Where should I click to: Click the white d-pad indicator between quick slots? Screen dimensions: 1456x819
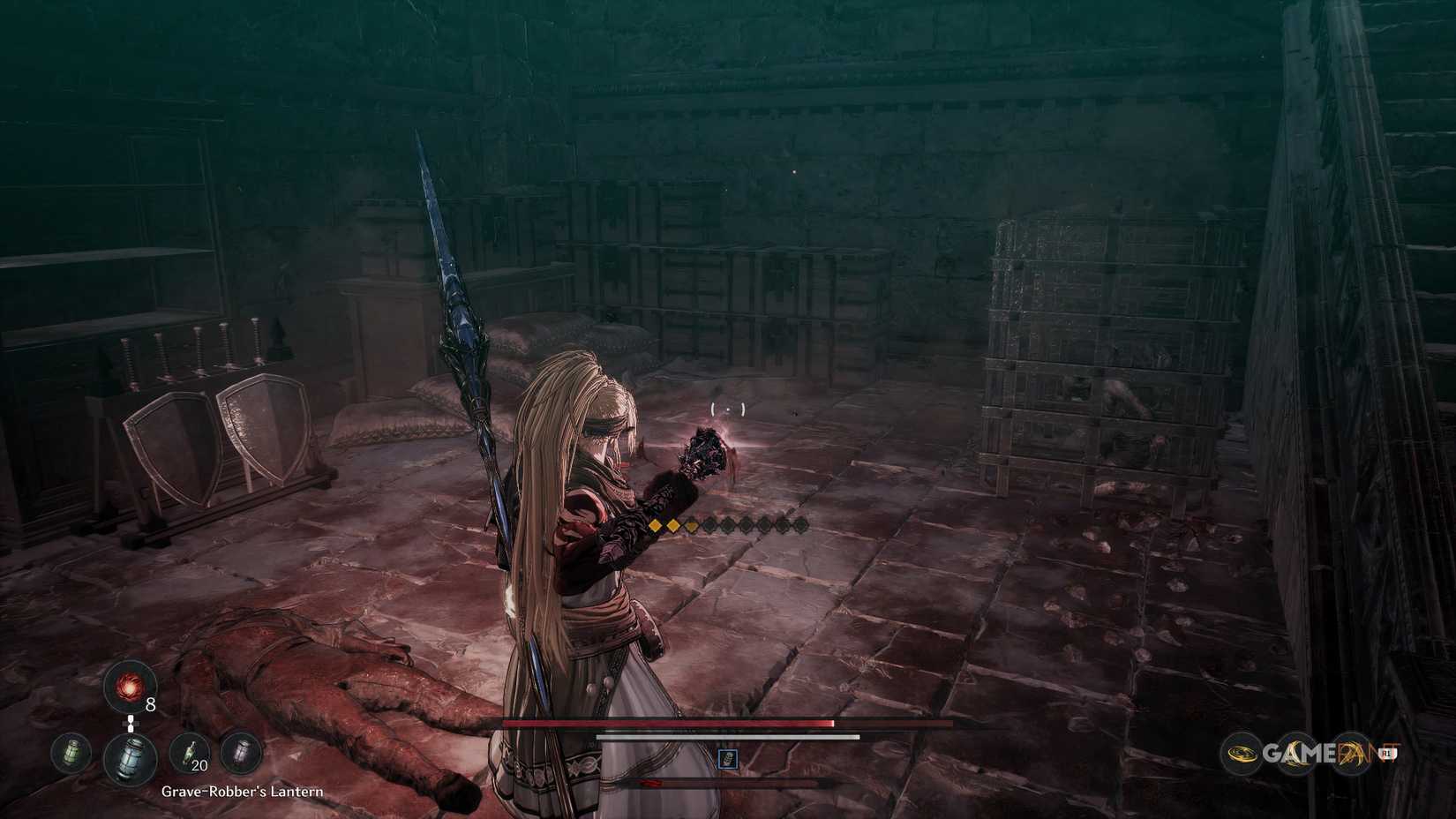(130, 722)
